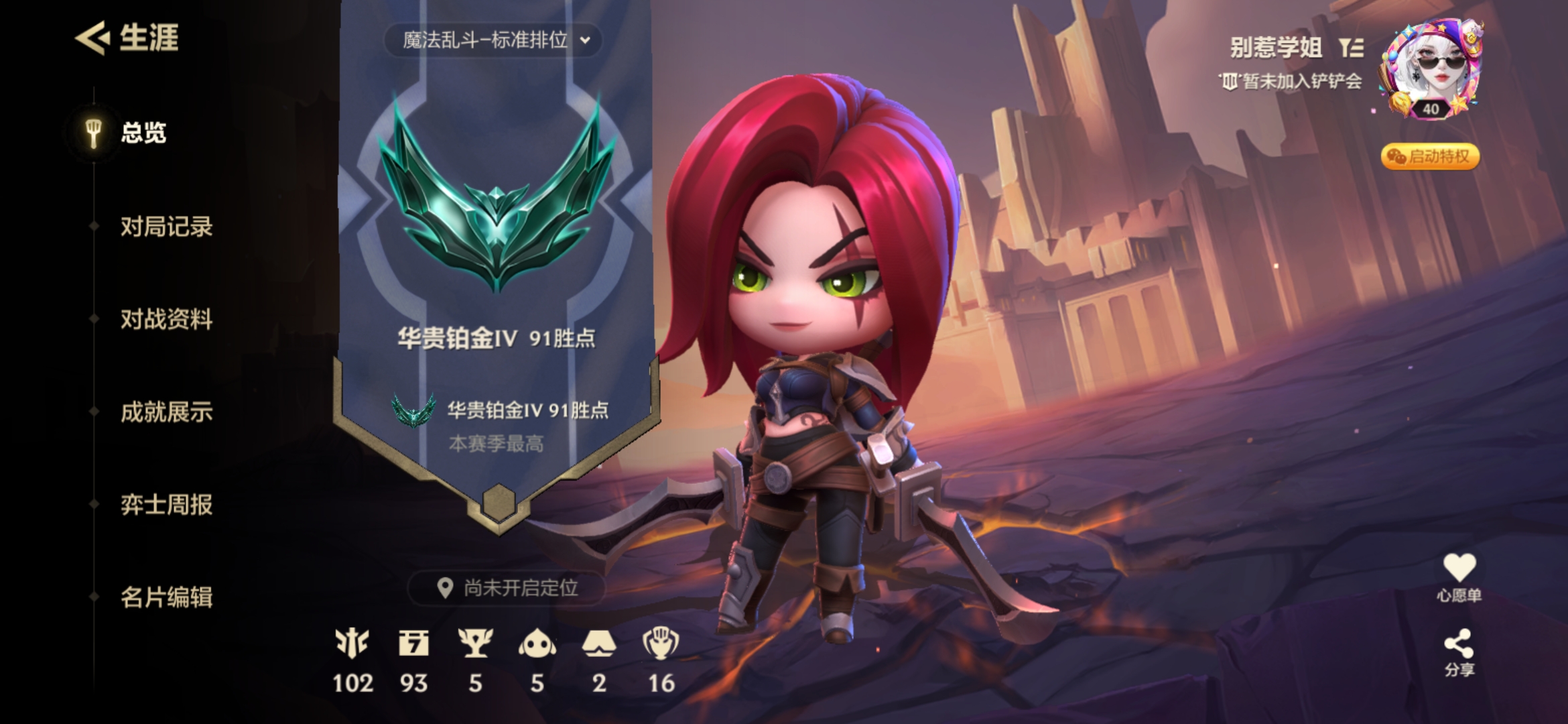The image size is (1568, 724).
Task: Select the 总览 overview tab
Action: (x=143, y=133)
